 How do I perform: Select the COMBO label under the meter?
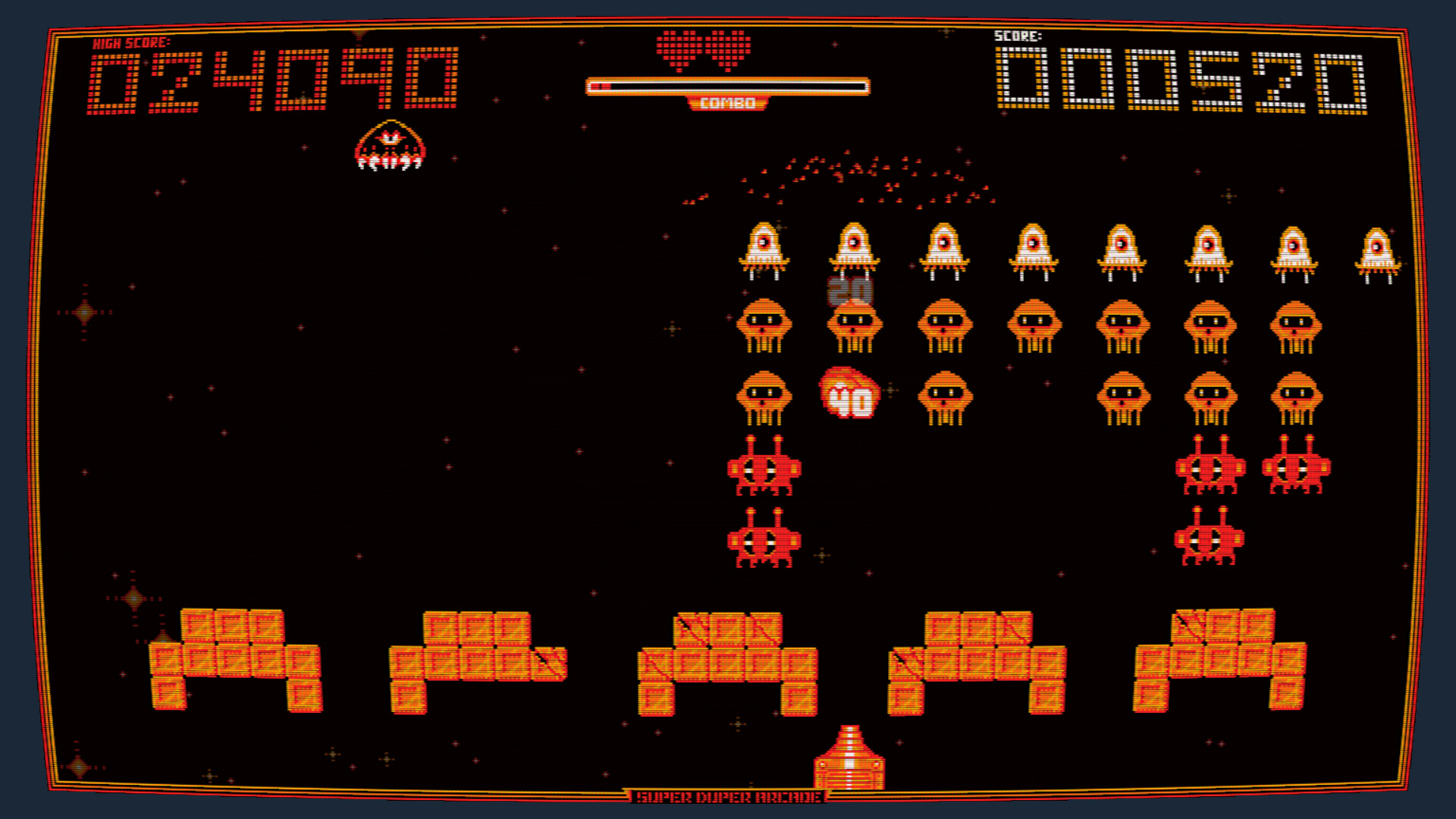(x=729, y=103)
